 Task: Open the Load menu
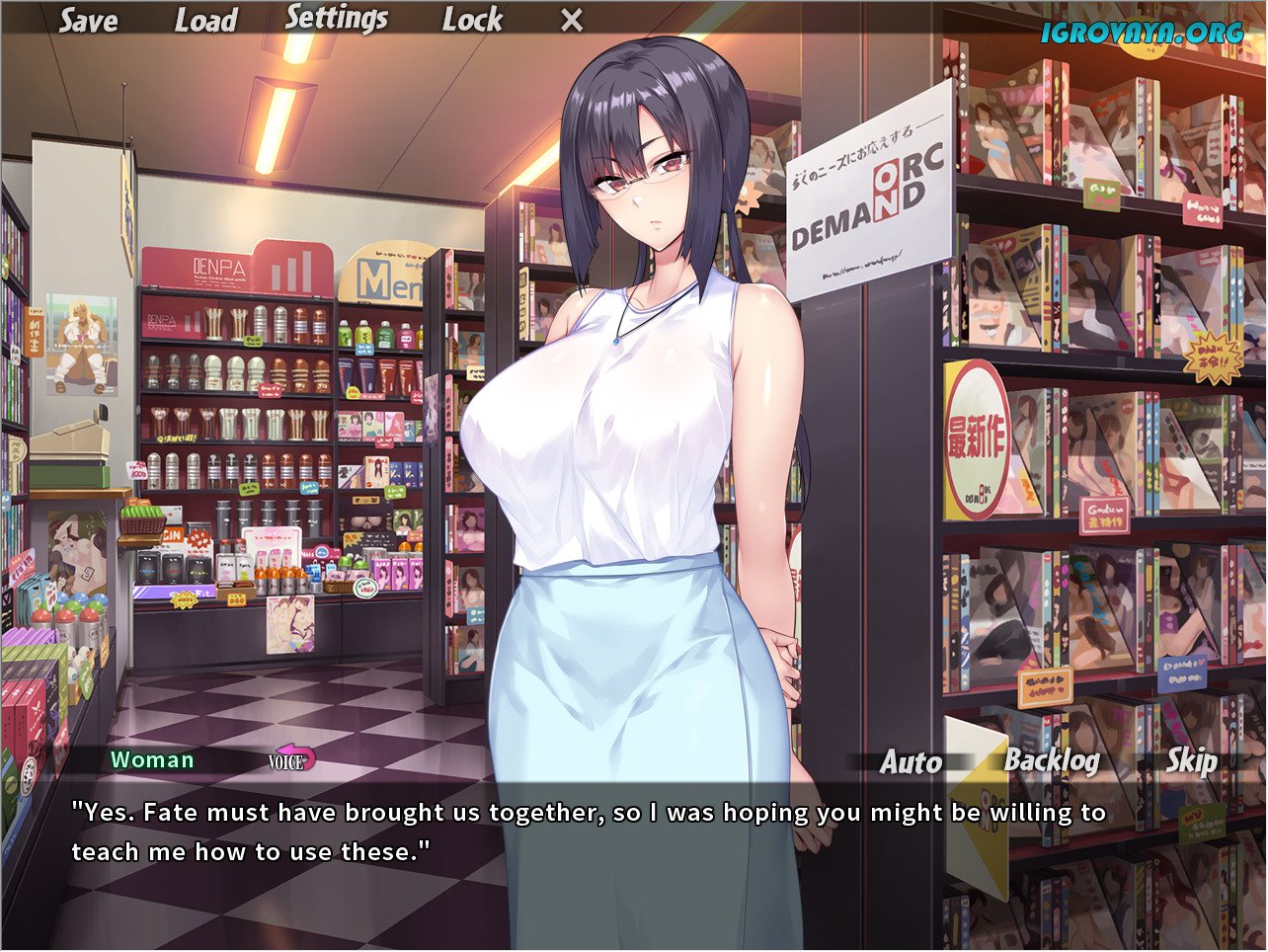click(x=205, y=21)
